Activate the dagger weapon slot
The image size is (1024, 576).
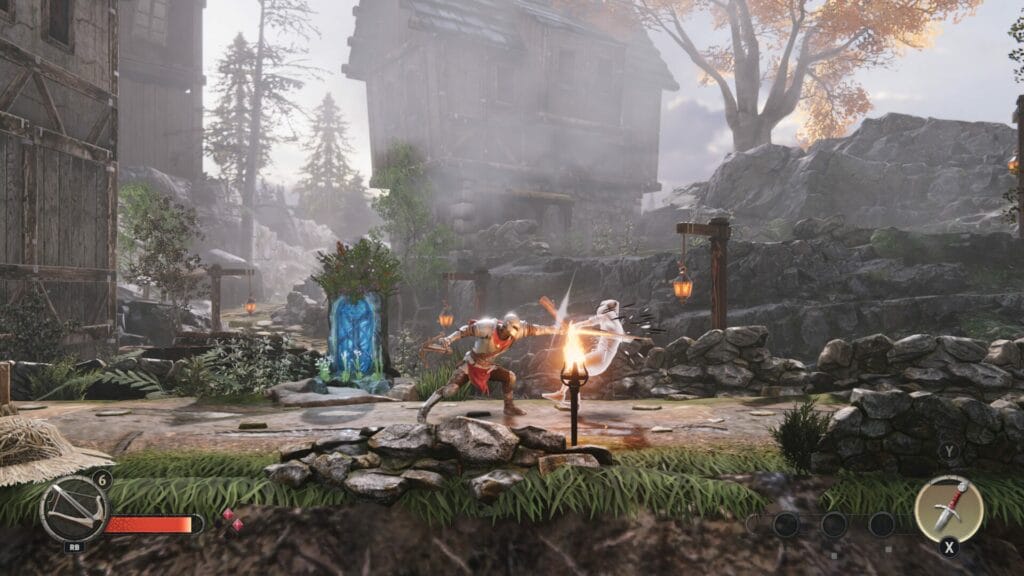point(948,508)
